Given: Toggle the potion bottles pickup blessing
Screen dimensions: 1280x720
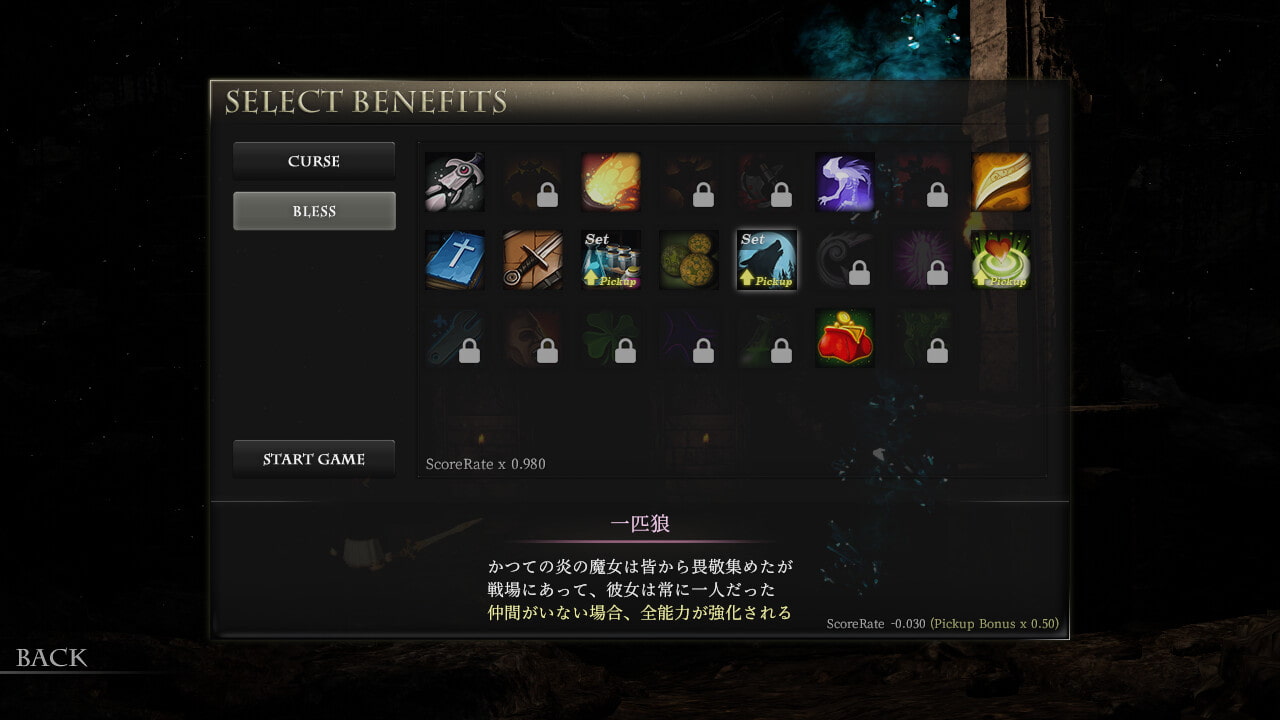Looking at the screenshot, I should click(611, 260).
